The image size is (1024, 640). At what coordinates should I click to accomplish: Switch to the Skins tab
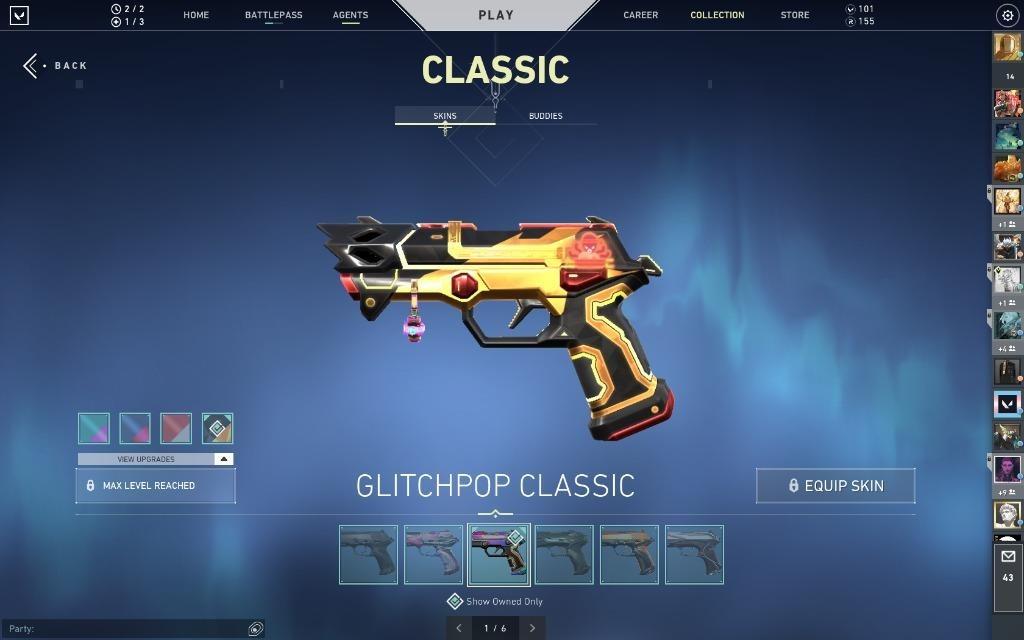click(445, 116)
